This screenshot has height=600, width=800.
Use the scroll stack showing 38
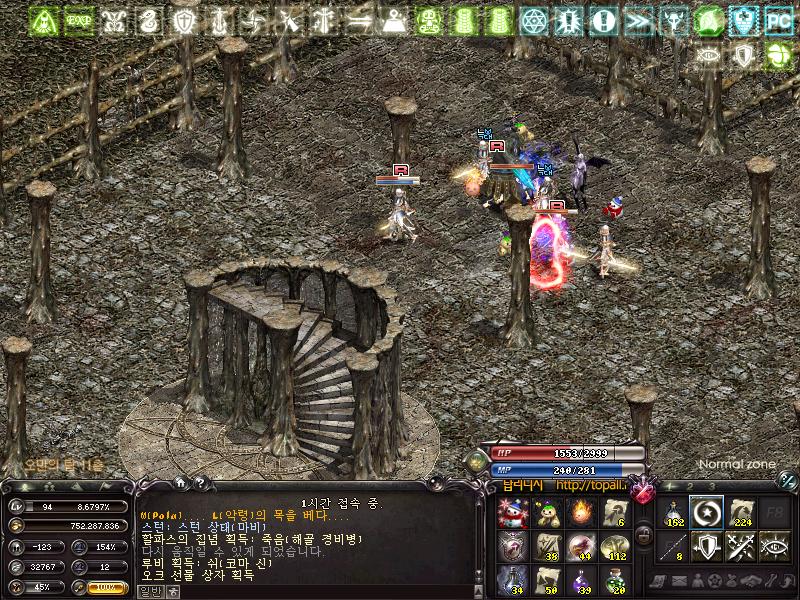pyautogui.click(x=546, y=547)
